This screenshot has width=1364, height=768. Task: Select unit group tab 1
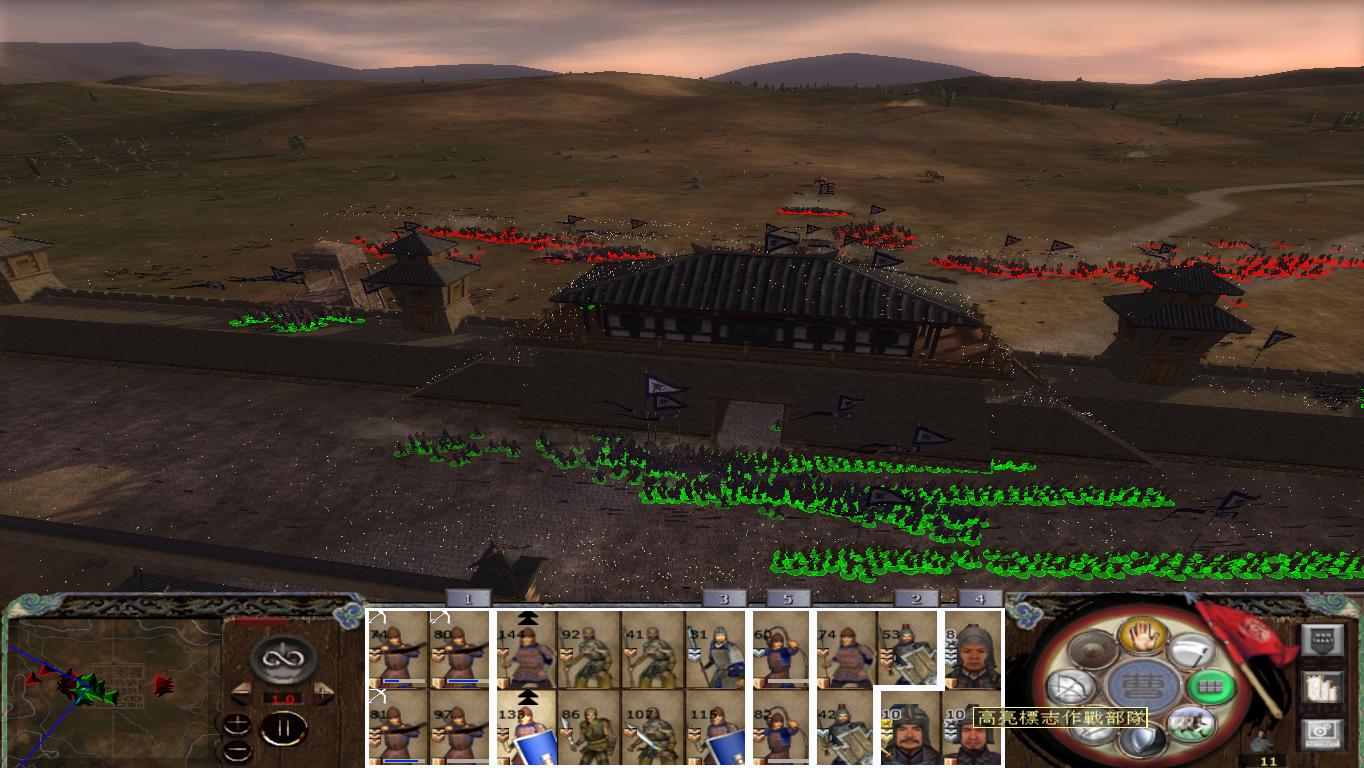pyautogui.click(x=468, y=600)
